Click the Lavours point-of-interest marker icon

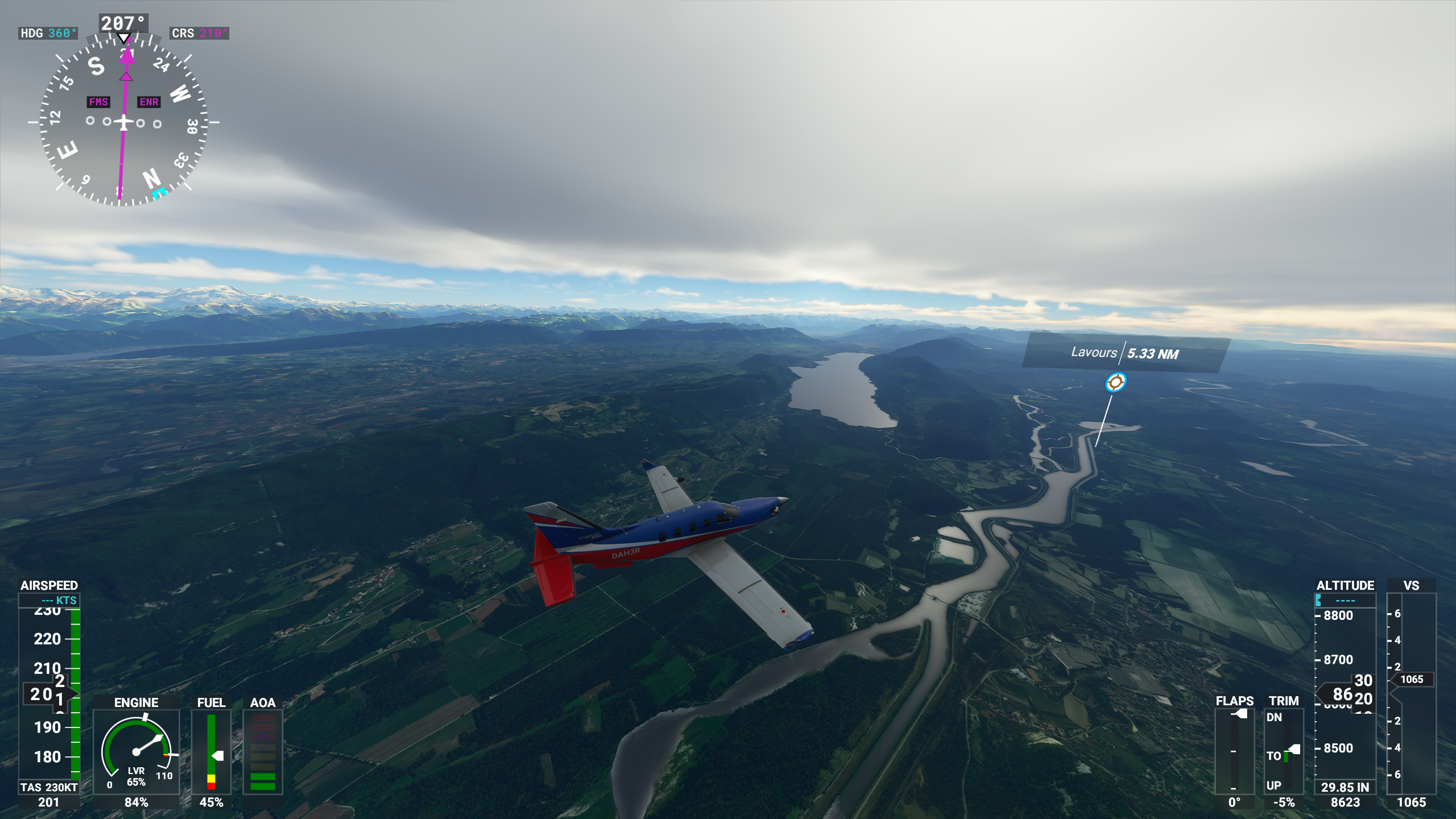1115,382
